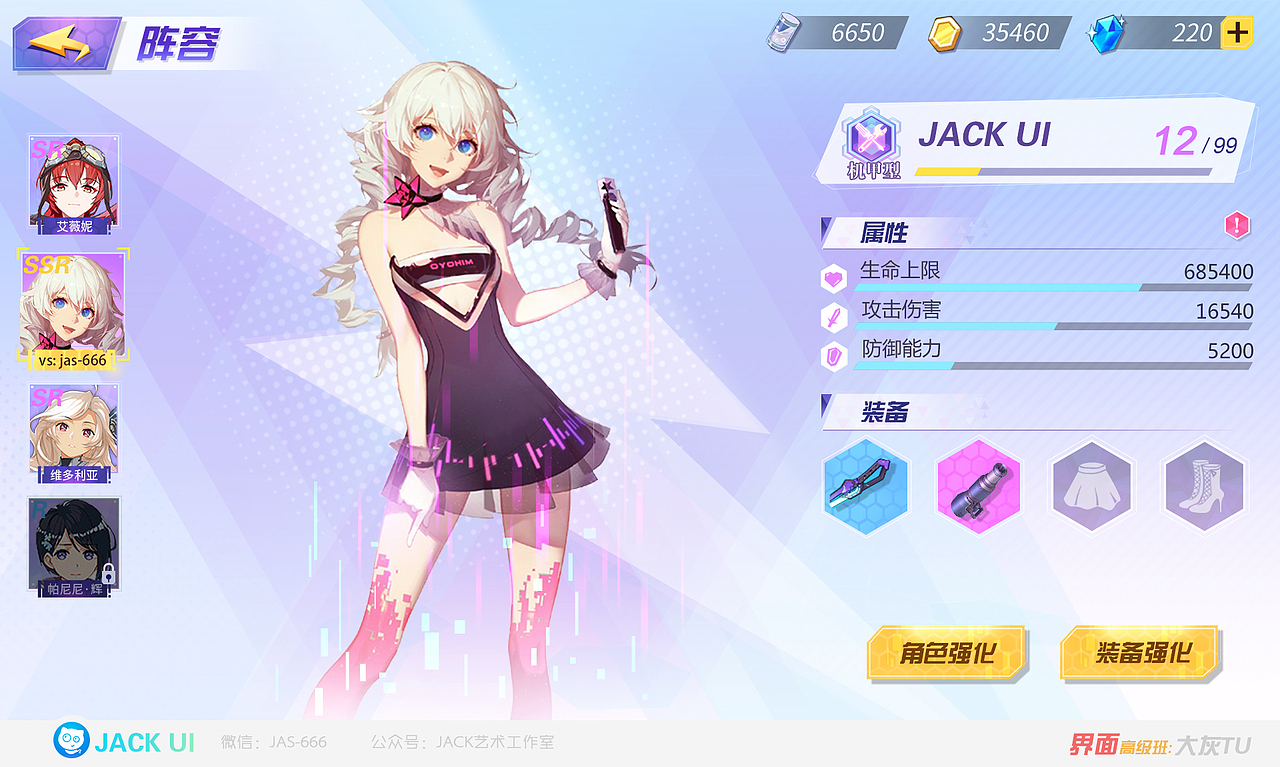Open the cannon equipment slot

point(979,487)
